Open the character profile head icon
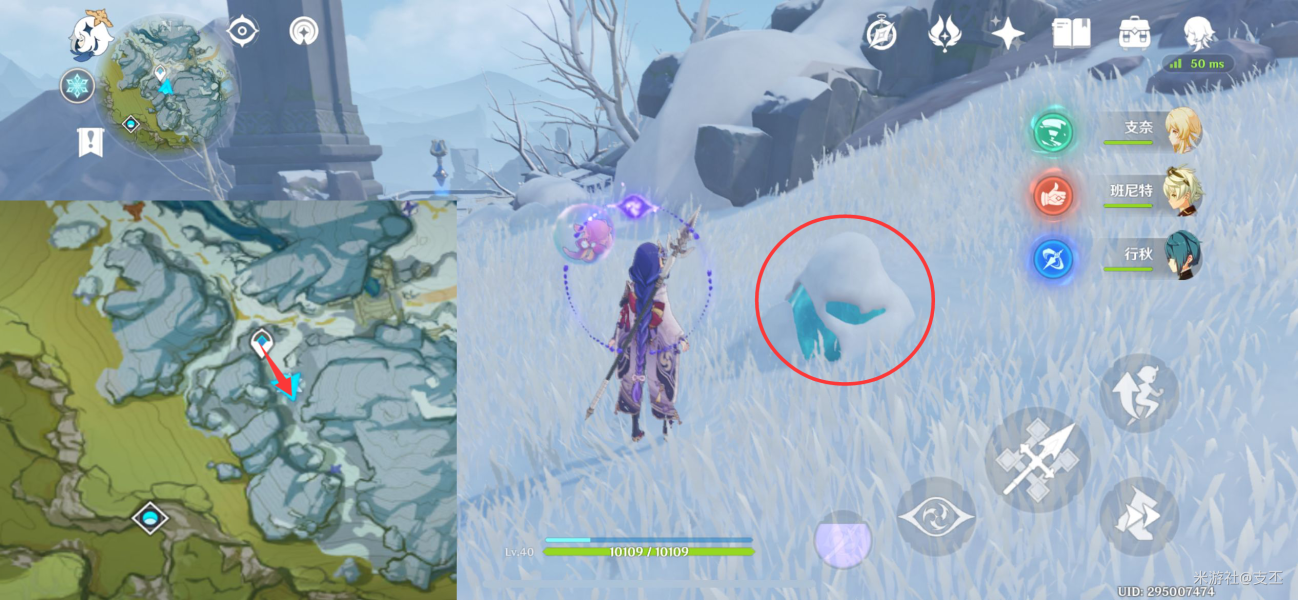The height and width of the screenshot is (600, 1298). [1198, 34]
